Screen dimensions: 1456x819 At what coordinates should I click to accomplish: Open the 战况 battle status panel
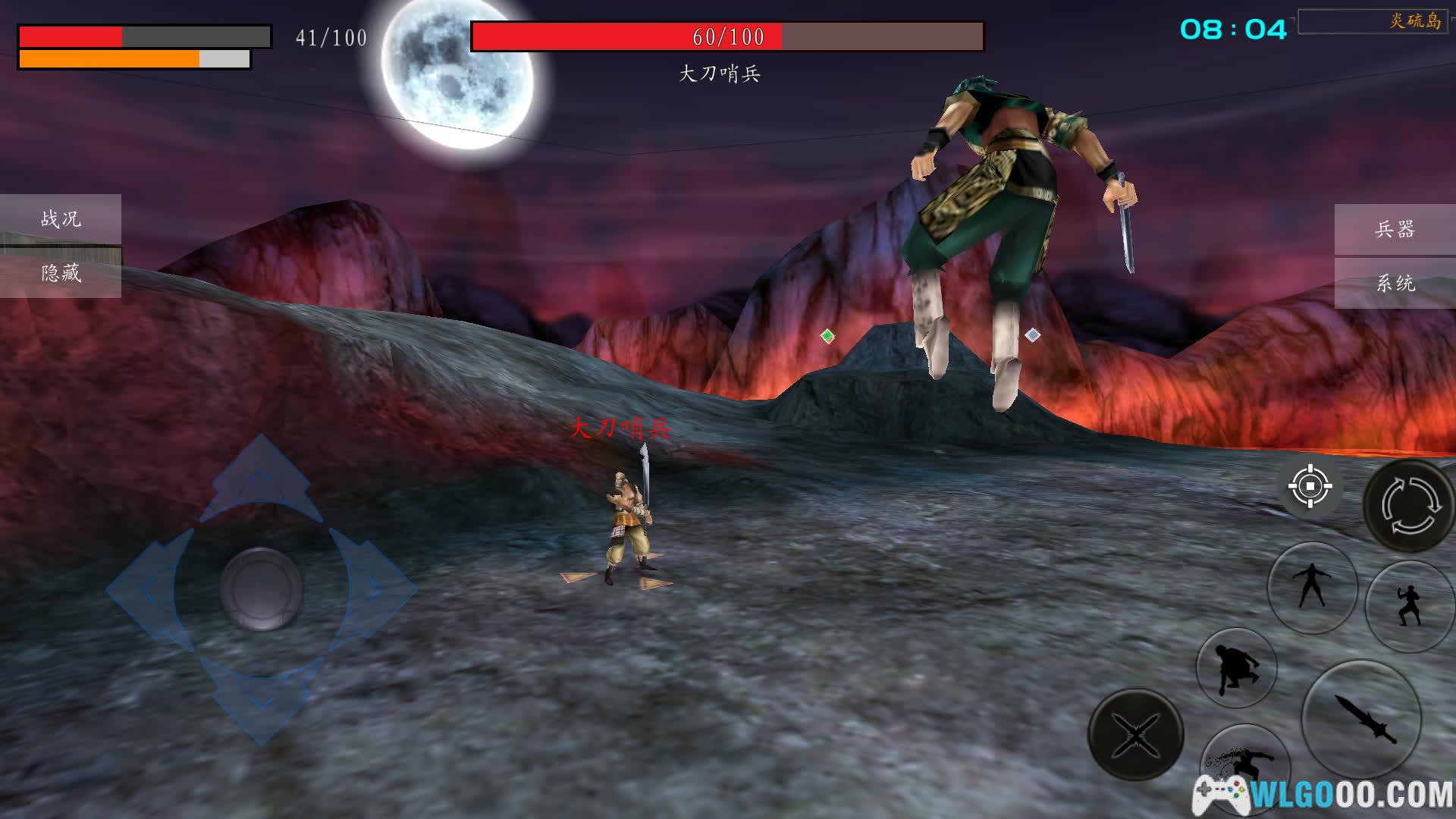coord(61,219)
